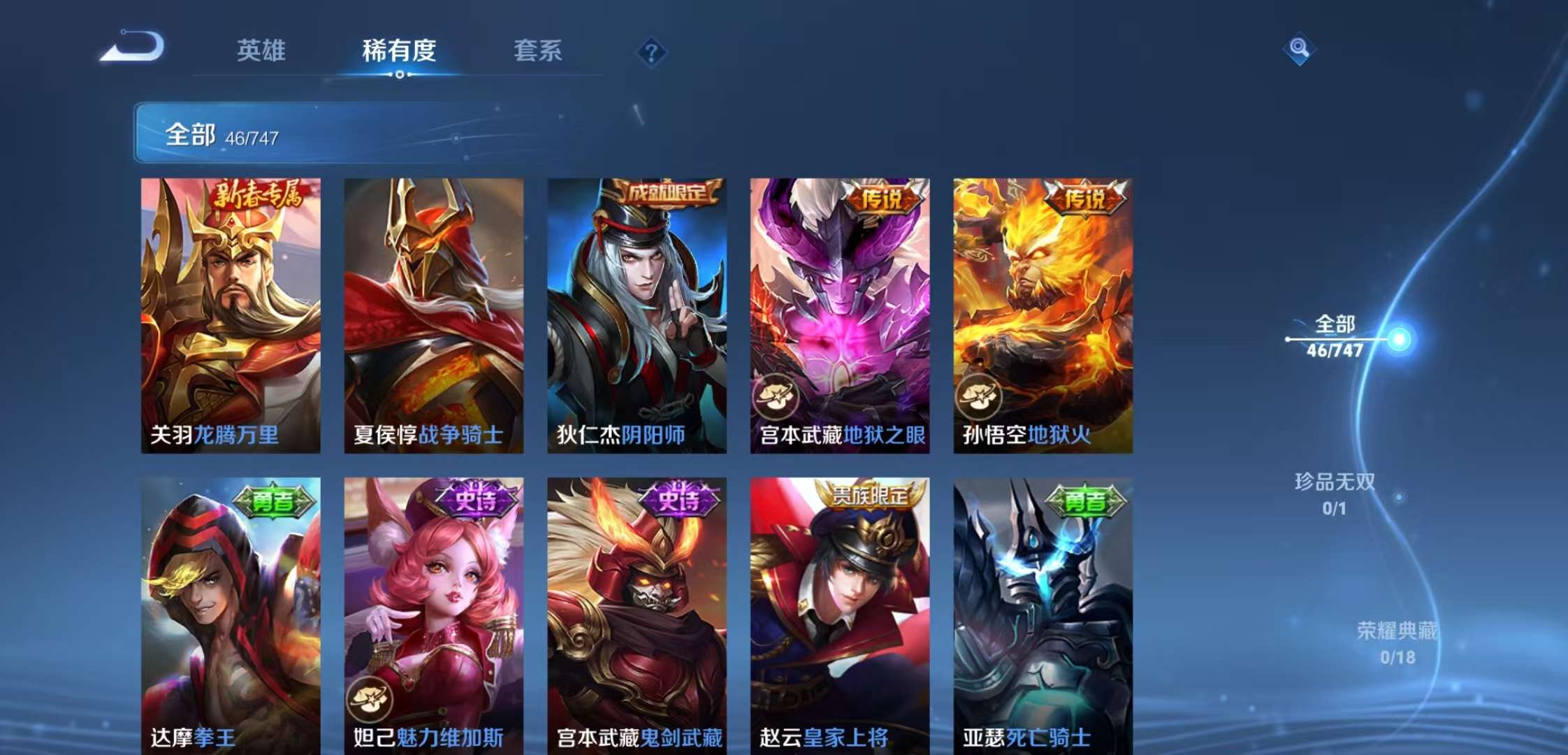Switch to the 套系 tab
The image size is (1568, 755).
click(541, 51)
